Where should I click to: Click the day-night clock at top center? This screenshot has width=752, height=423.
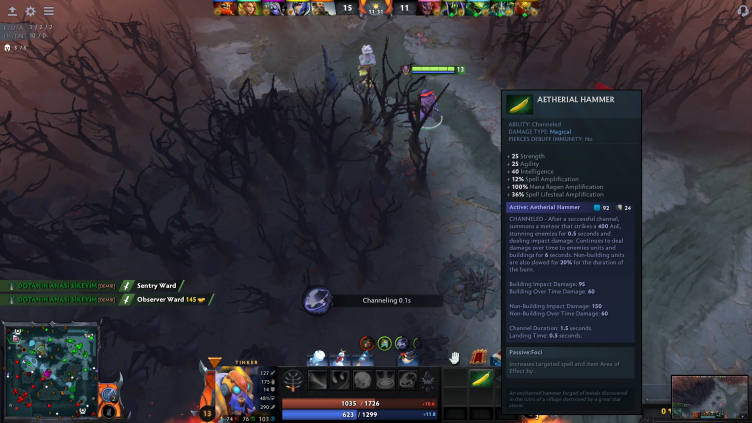(x=376, y=8)
